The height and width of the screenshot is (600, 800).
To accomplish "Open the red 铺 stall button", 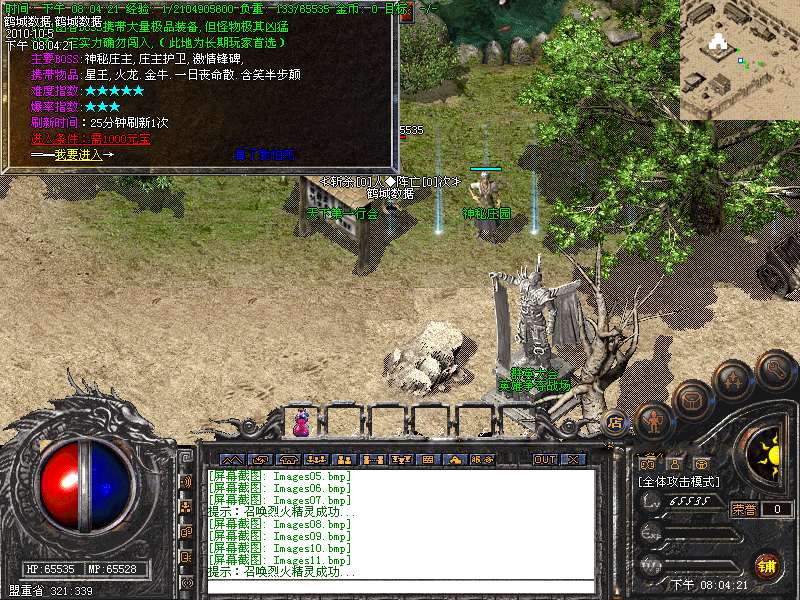I will click(768, 565).
